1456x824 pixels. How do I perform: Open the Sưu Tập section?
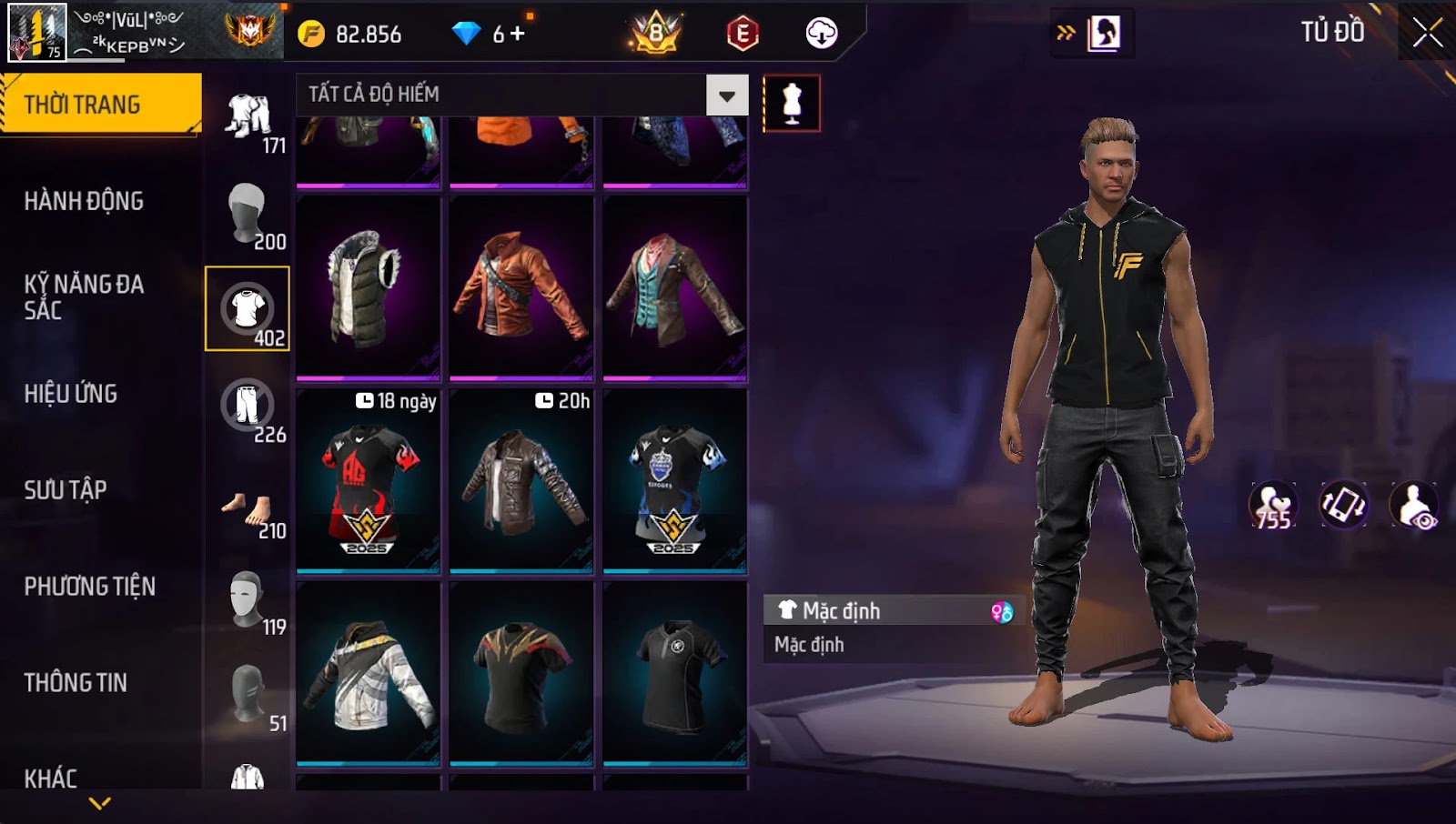tap(66, 490)
